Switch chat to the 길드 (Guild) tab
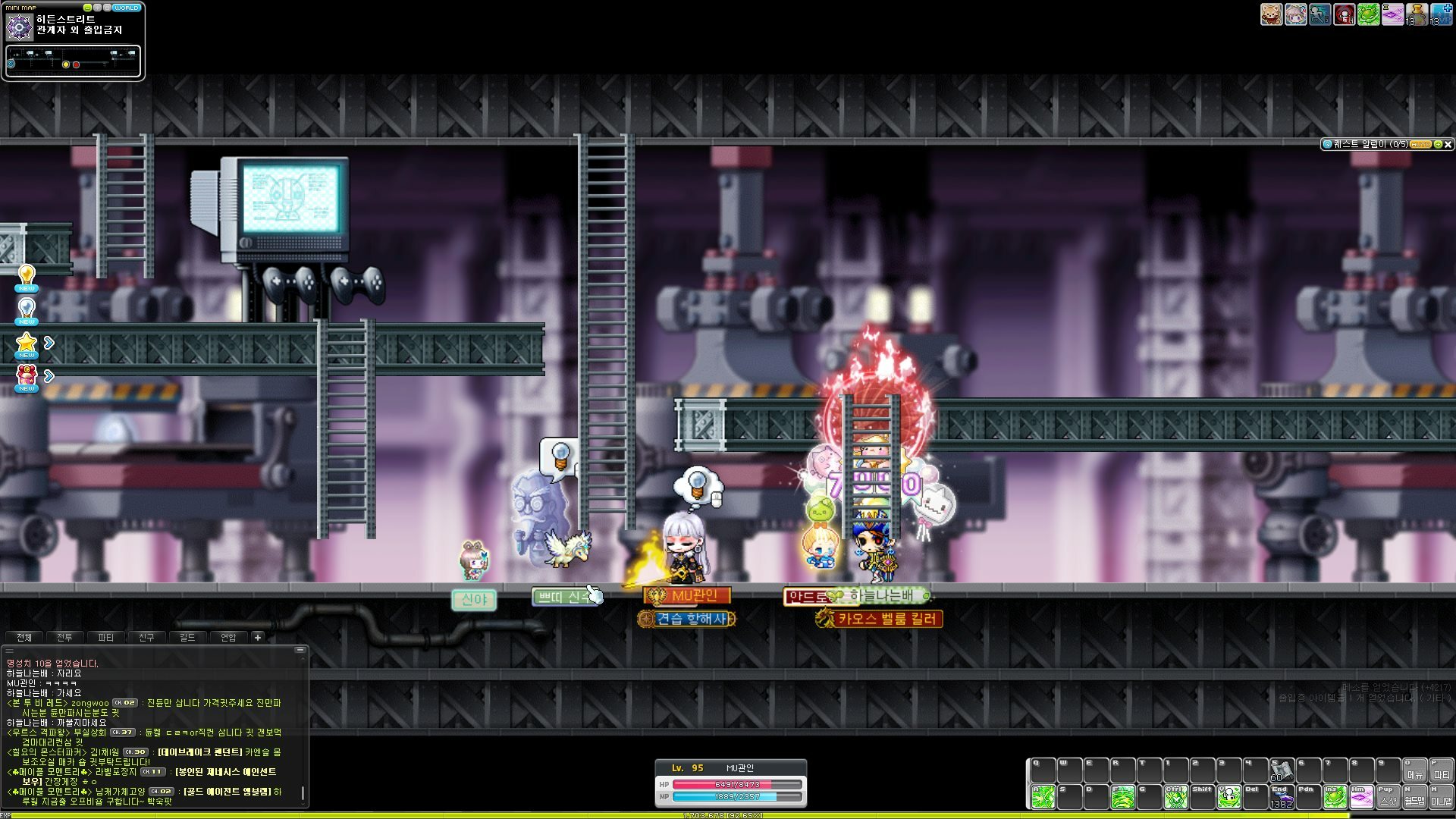Viewport: 1456px width, 819px height. pyautogui.click(x=187, y=638)
